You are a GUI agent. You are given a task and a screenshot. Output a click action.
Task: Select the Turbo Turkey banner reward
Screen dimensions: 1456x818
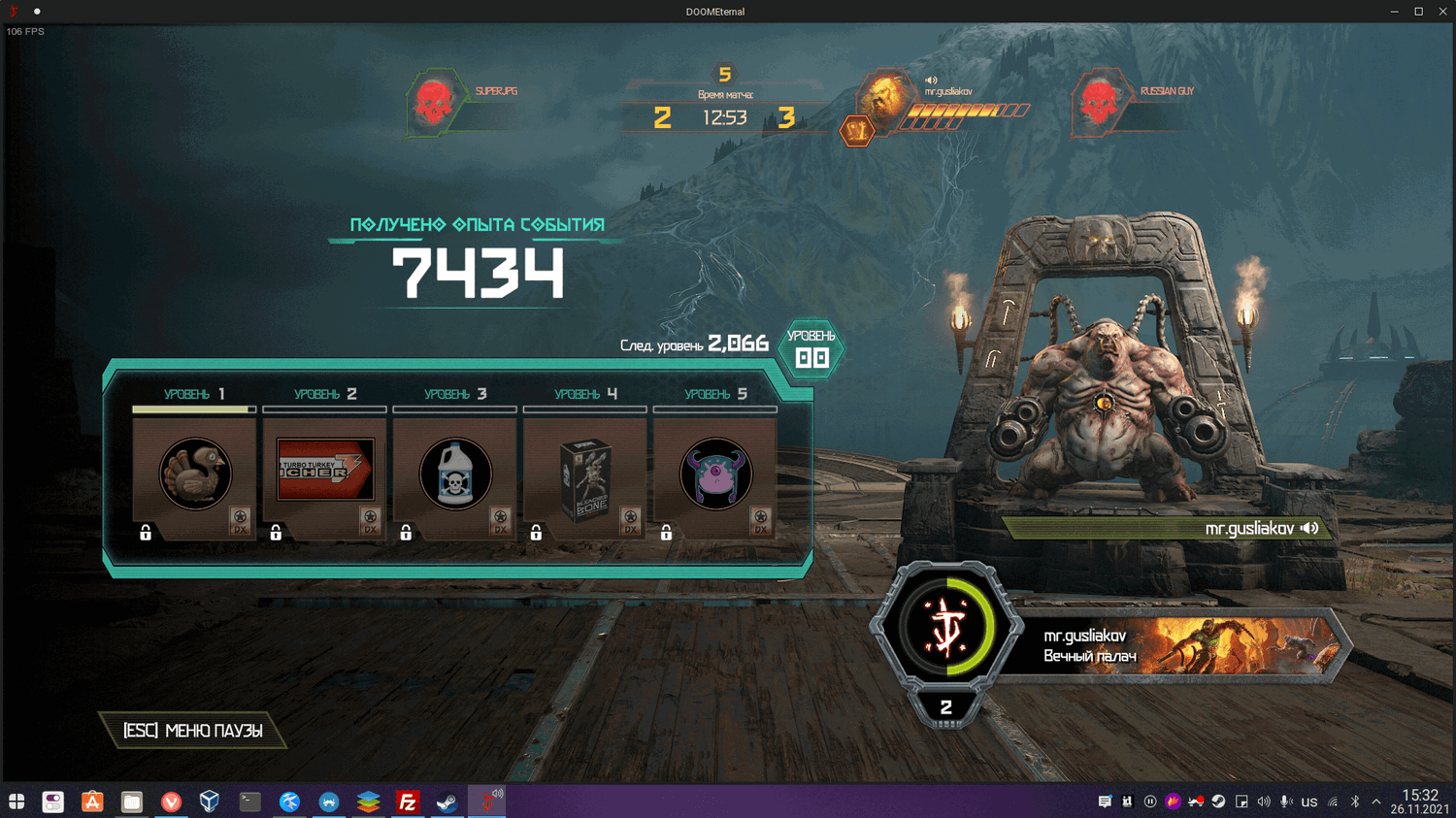325,471
